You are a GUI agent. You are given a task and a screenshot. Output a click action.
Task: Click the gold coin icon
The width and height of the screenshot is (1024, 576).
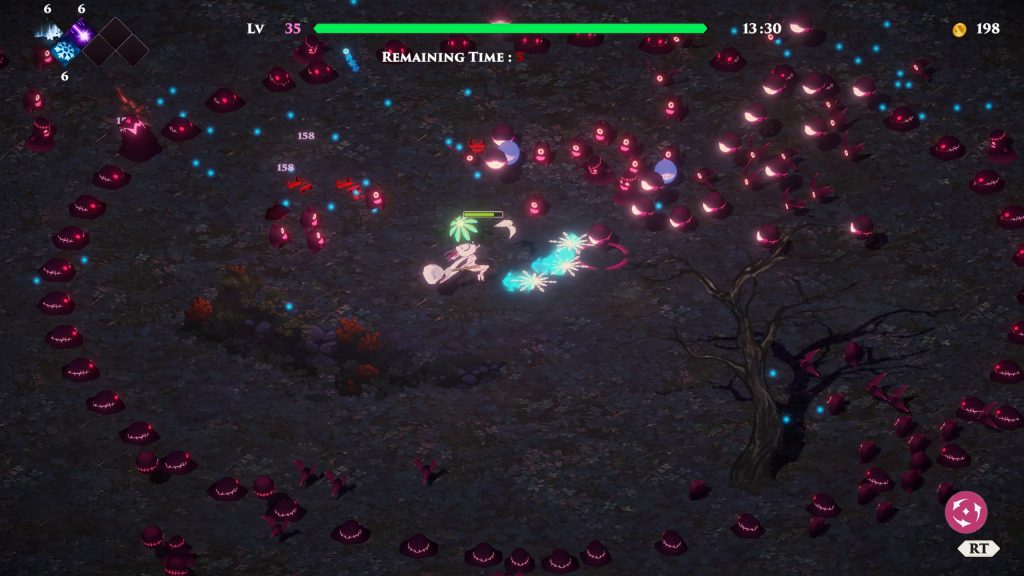tap(959, 29)
